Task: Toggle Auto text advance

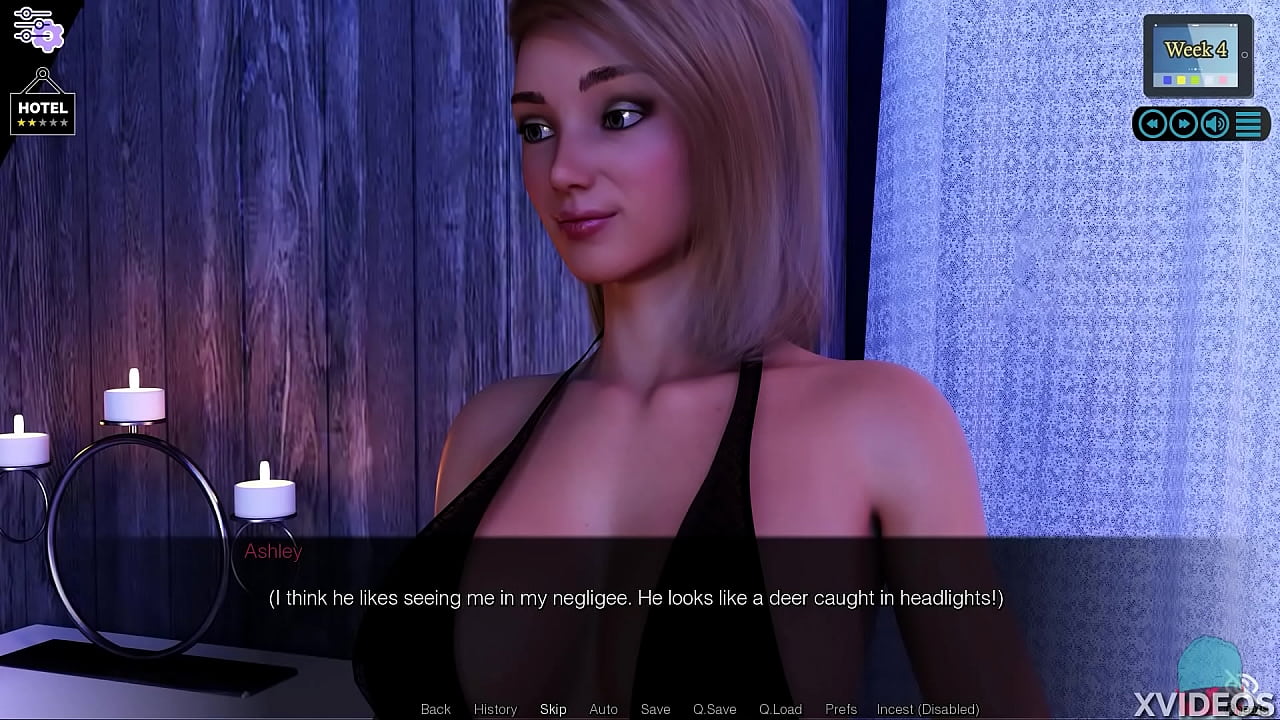Action: (603, 708)
